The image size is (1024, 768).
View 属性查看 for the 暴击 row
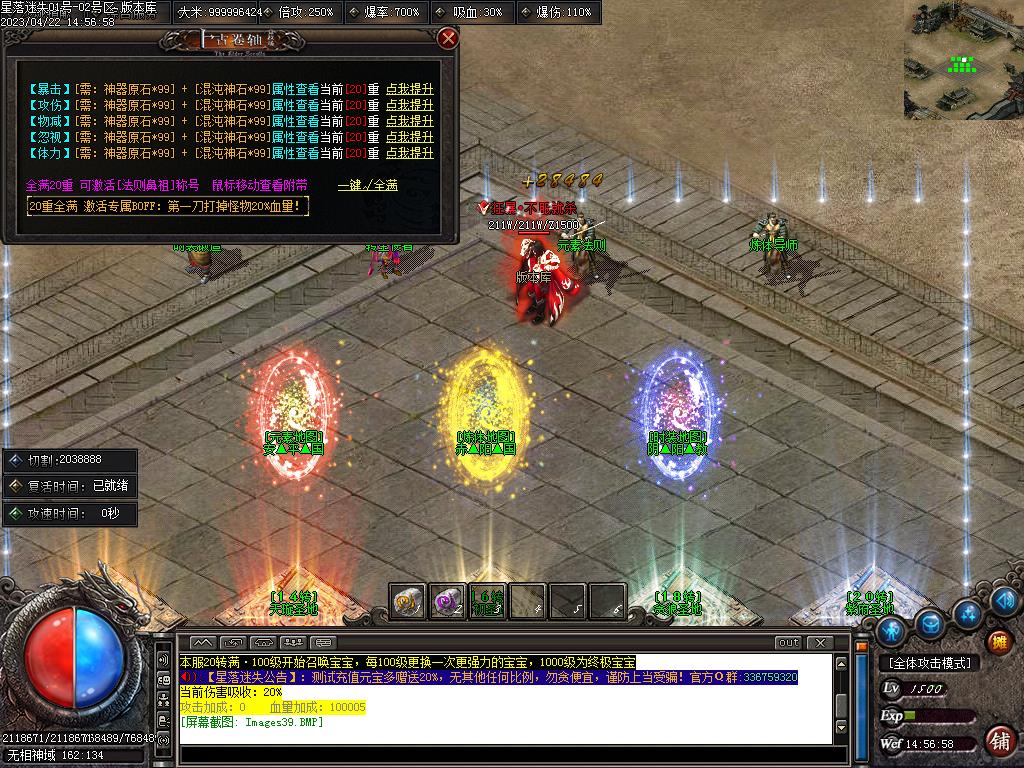point(295,89)
